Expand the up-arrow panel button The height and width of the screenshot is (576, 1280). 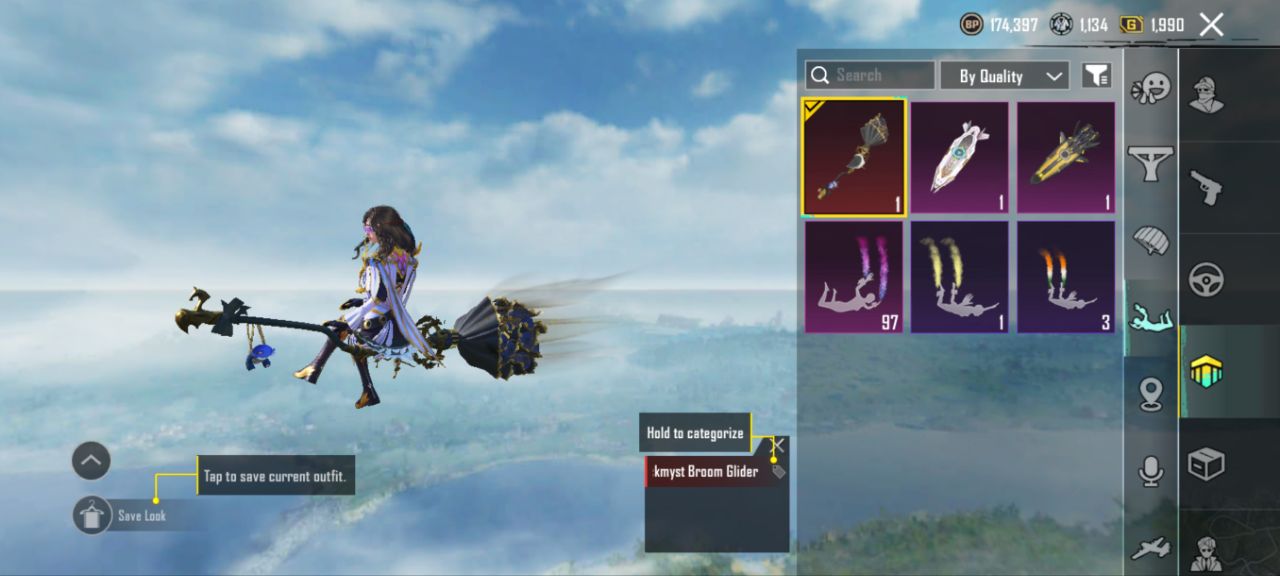pos(91,461)
